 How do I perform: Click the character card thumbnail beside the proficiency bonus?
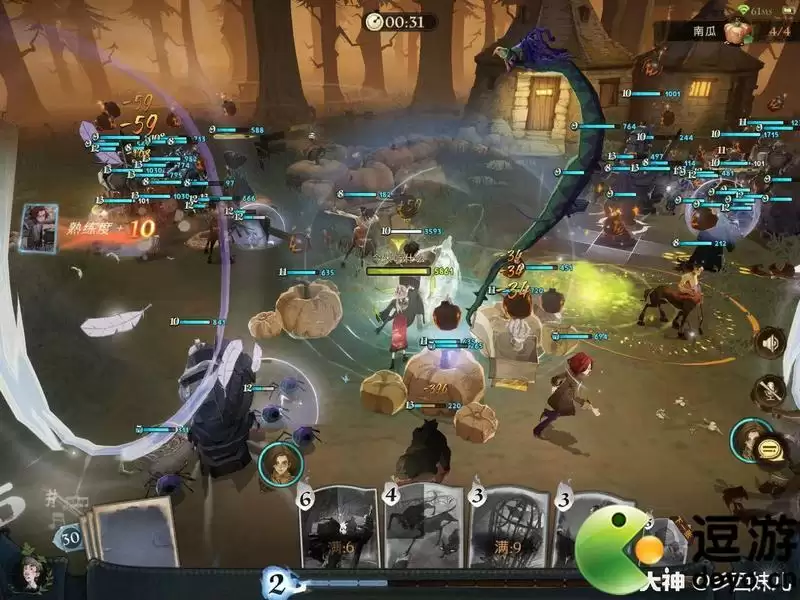pos(38,228)
